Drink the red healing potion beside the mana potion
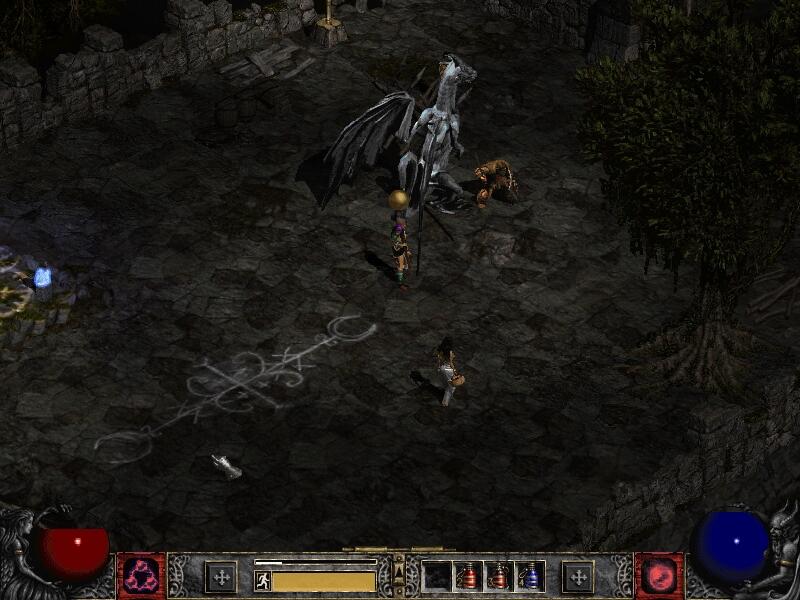Image resolution: width=800 pixels, height=600 pixels. (x=499, y=576)
